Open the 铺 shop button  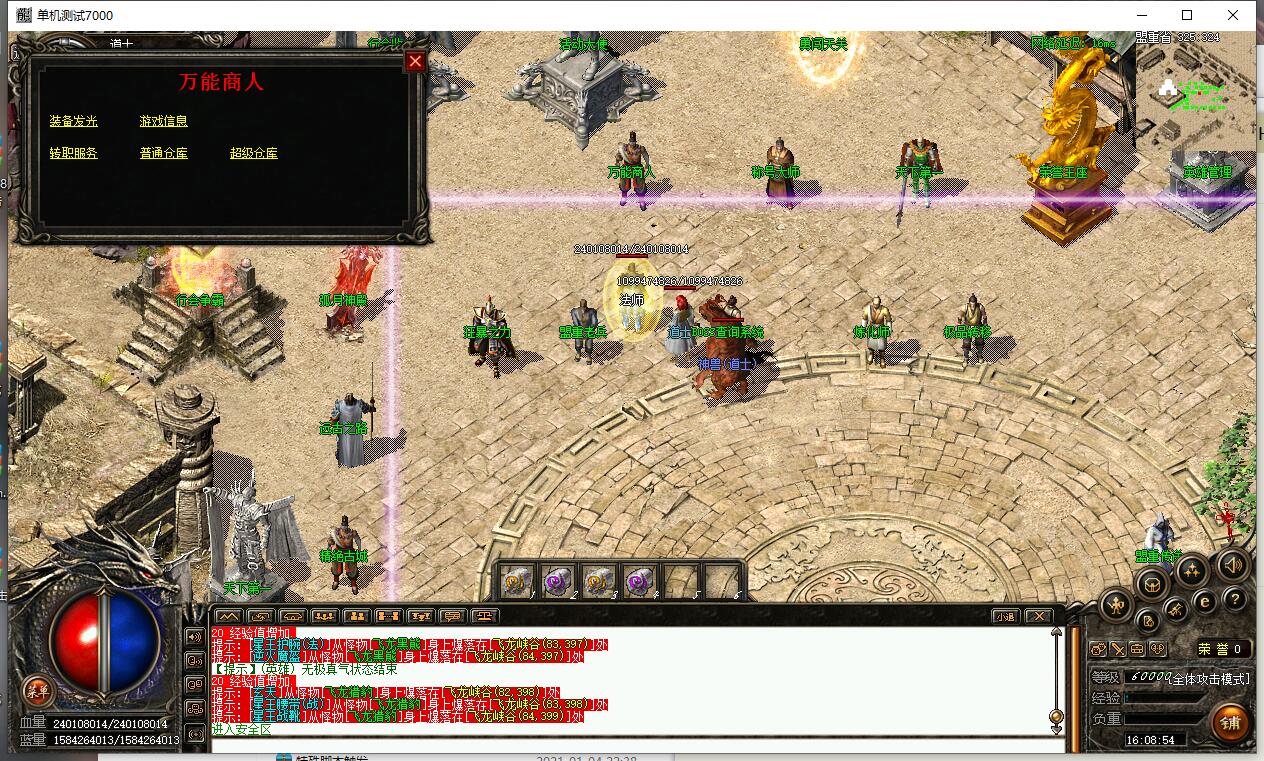tap(1229, 721)
